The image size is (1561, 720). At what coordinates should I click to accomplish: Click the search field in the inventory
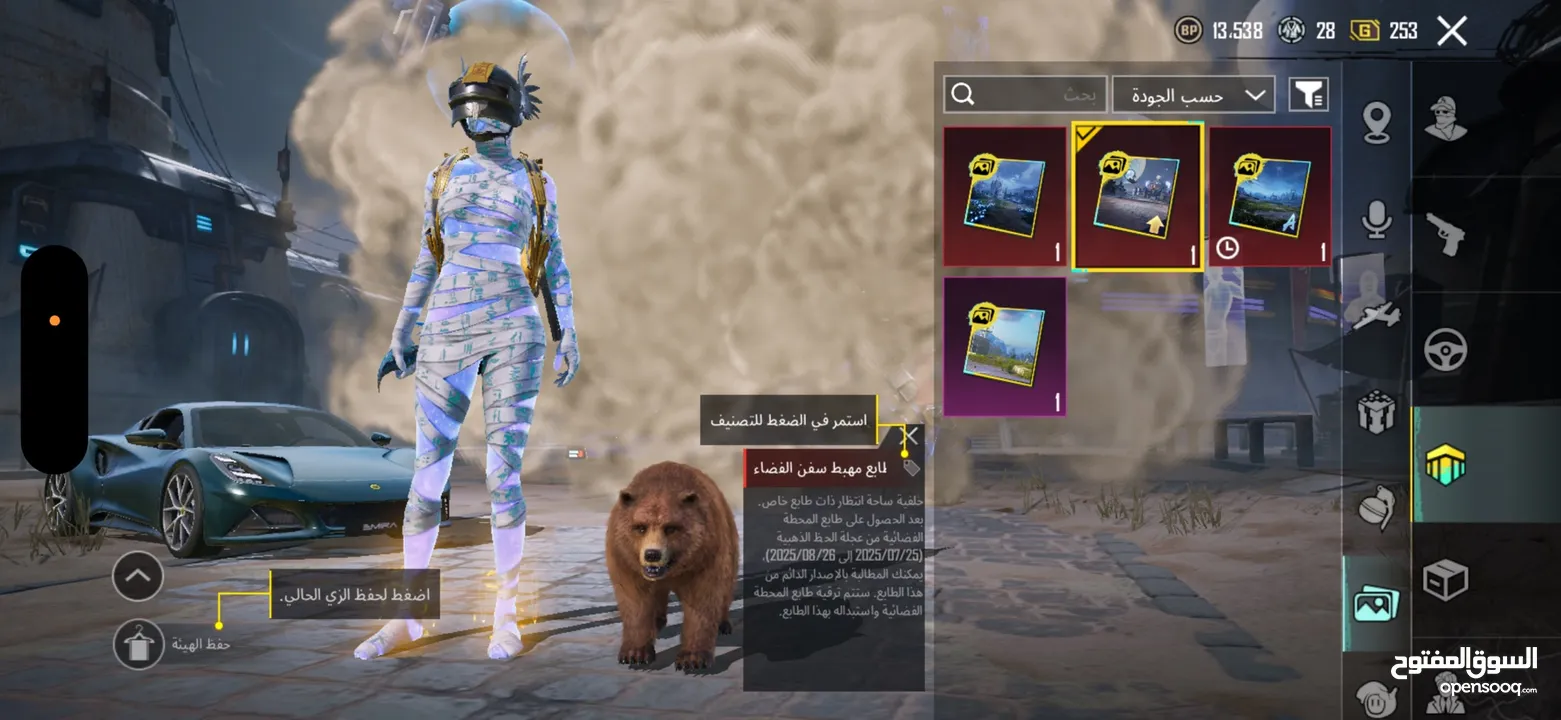click(1025, 95)
